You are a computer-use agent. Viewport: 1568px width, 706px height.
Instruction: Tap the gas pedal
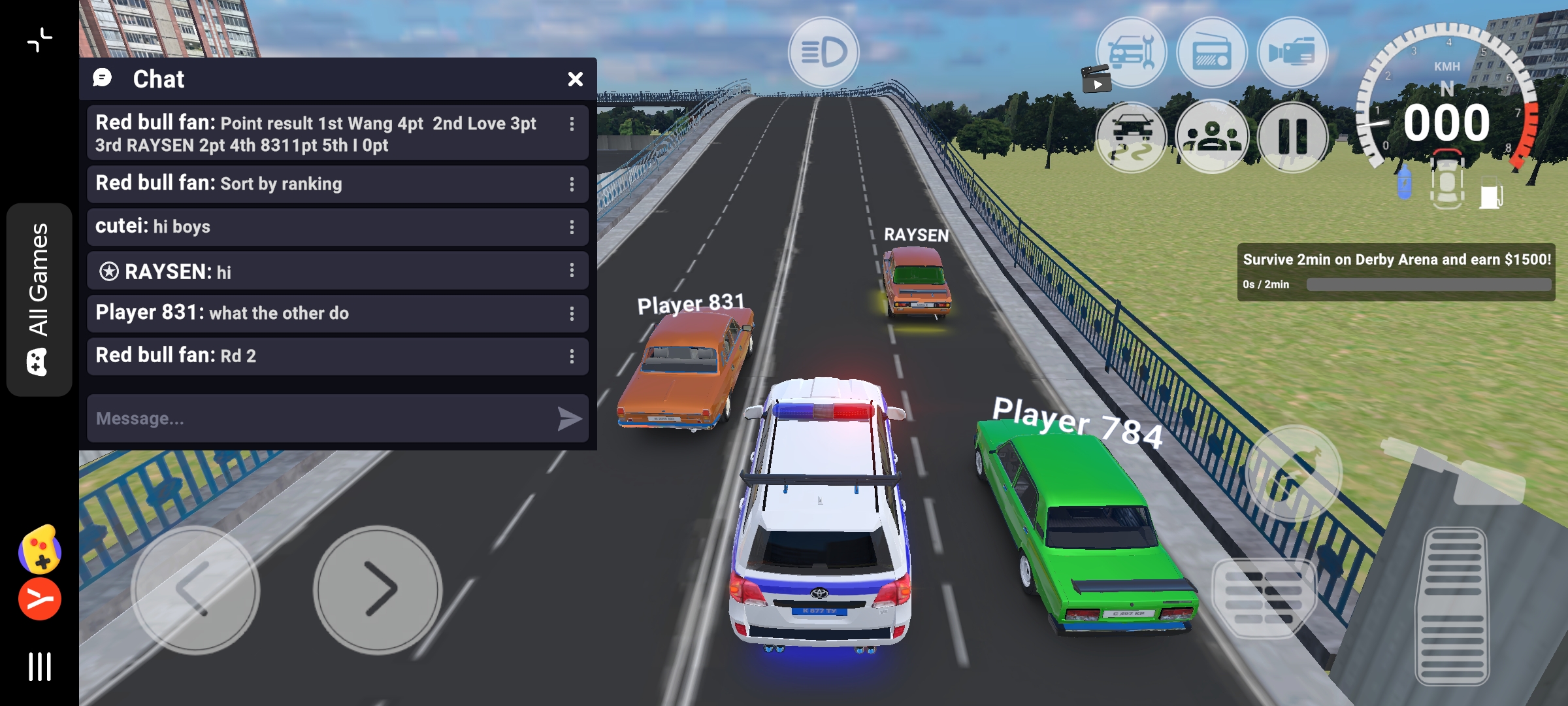point(1452,605)
